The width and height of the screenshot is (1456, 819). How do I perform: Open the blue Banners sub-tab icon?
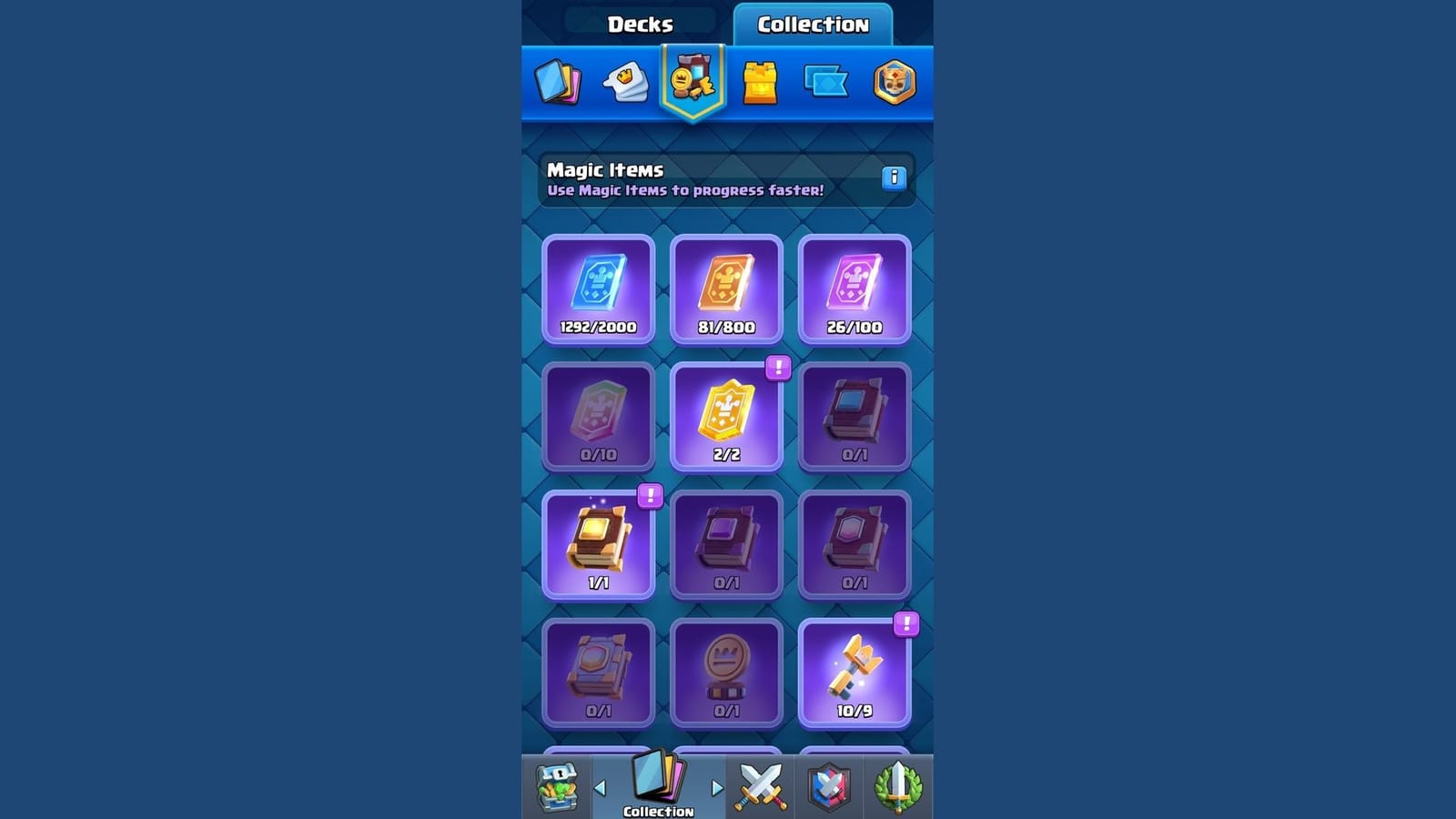pos(825,82)
